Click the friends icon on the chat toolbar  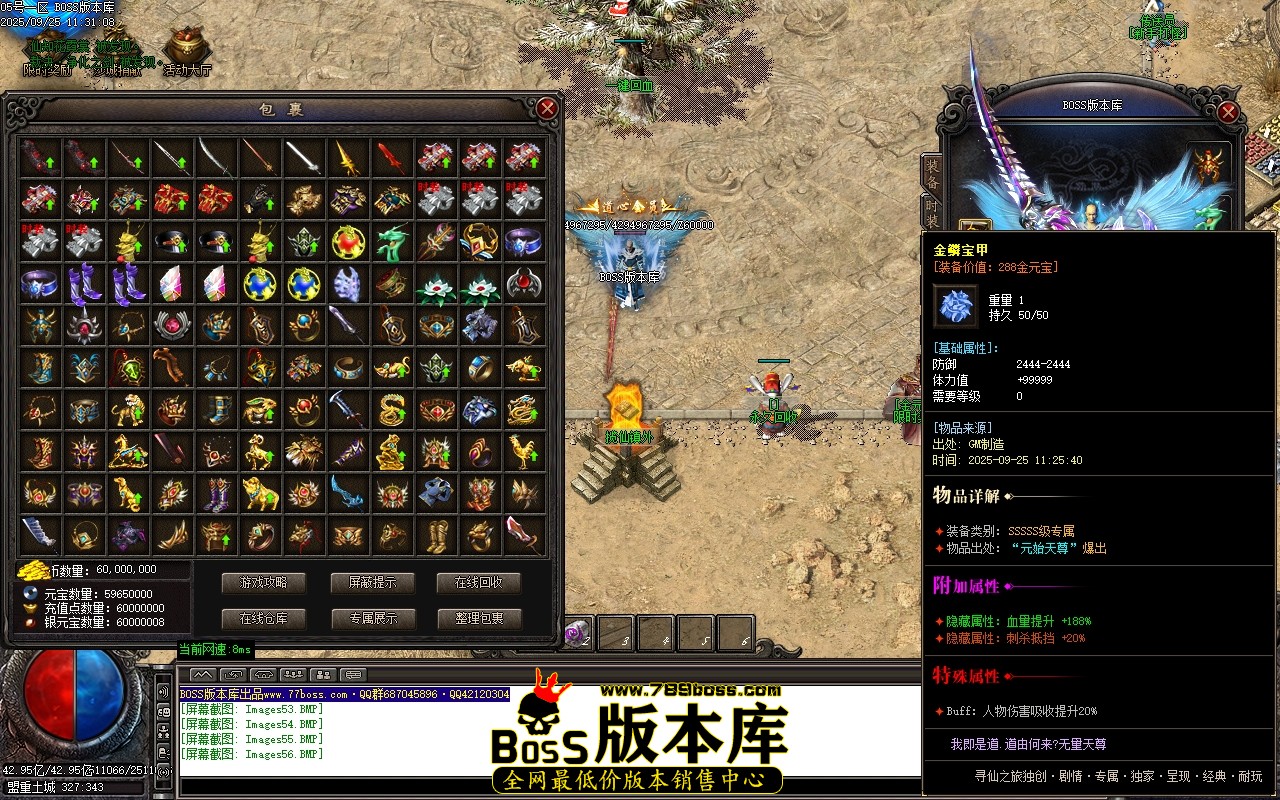322,675
